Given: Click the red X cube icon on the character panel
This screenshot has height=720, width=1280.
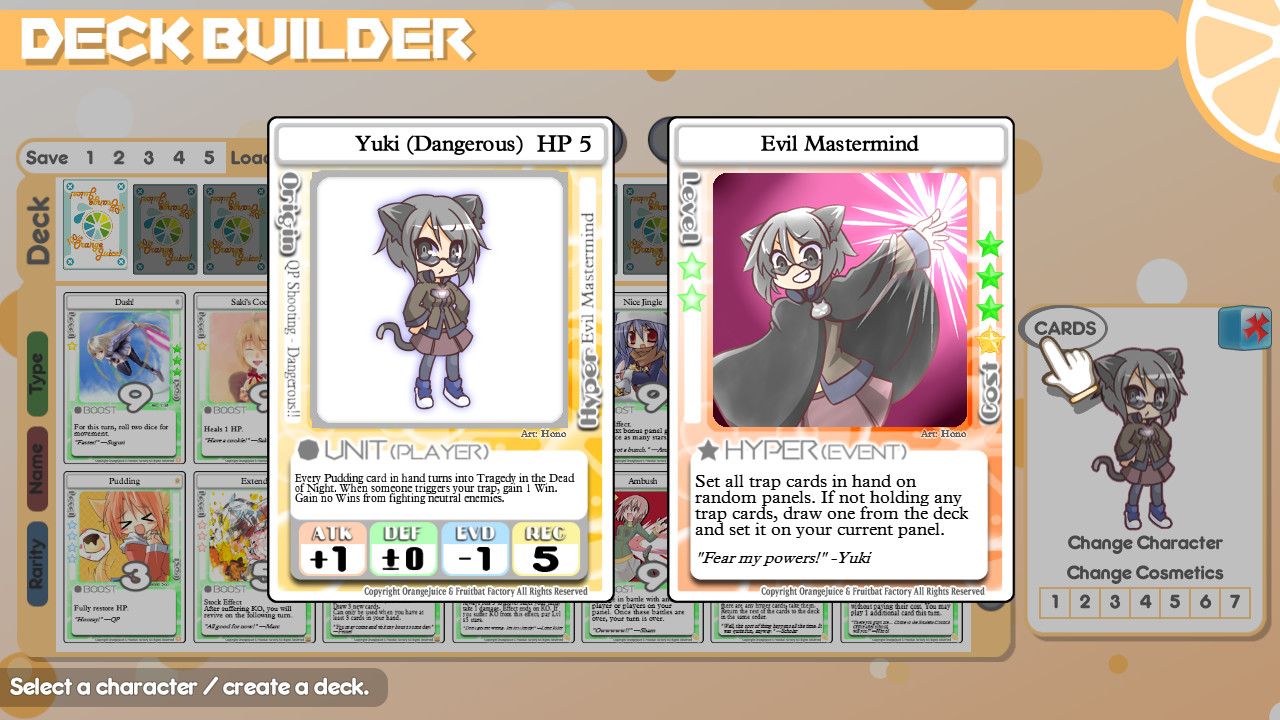Looking at the screenshot, I should click(1244, 326).
